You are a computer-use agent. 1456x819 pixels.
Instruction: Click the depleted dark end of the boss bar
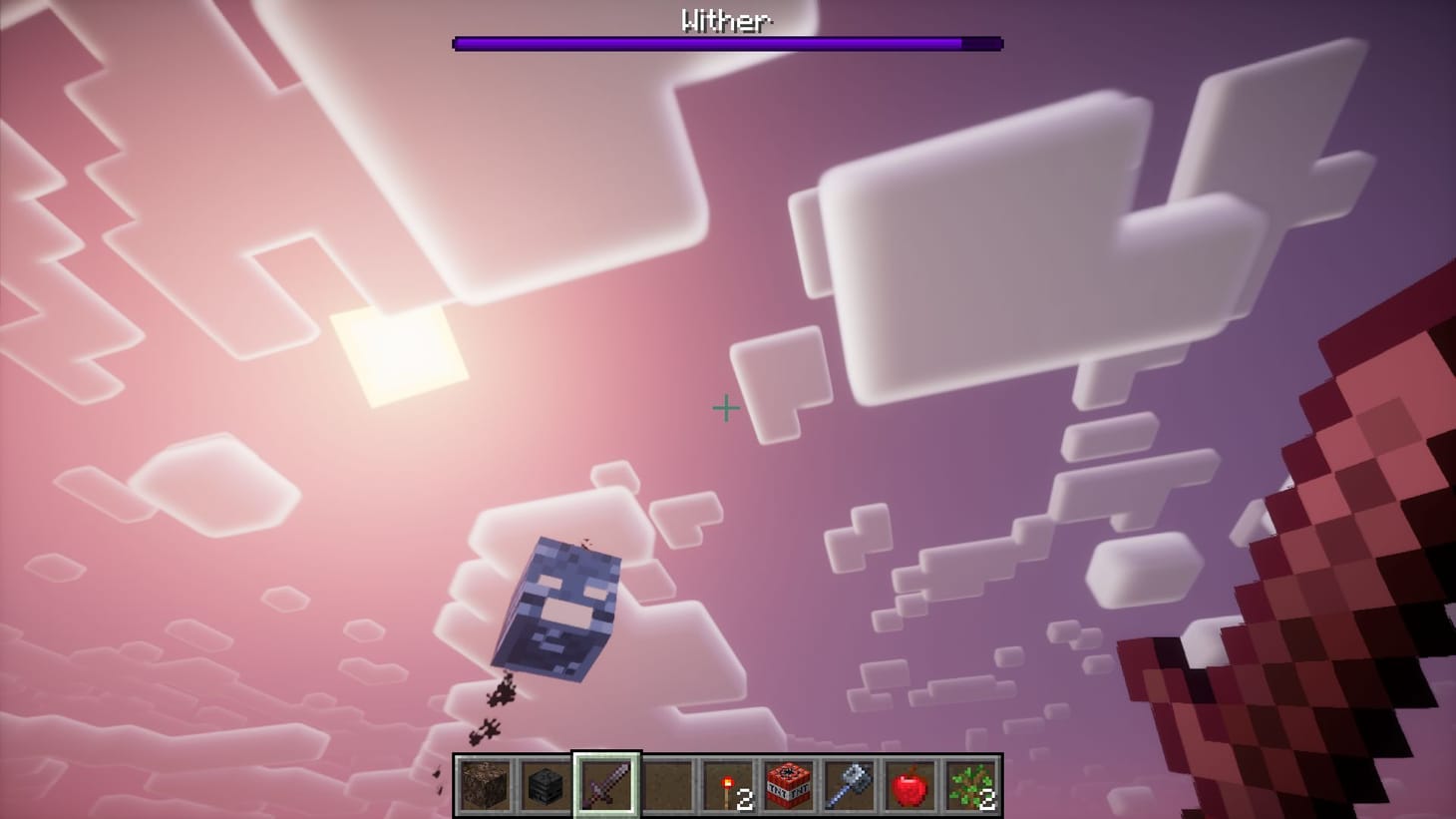(x=982, y=42)
